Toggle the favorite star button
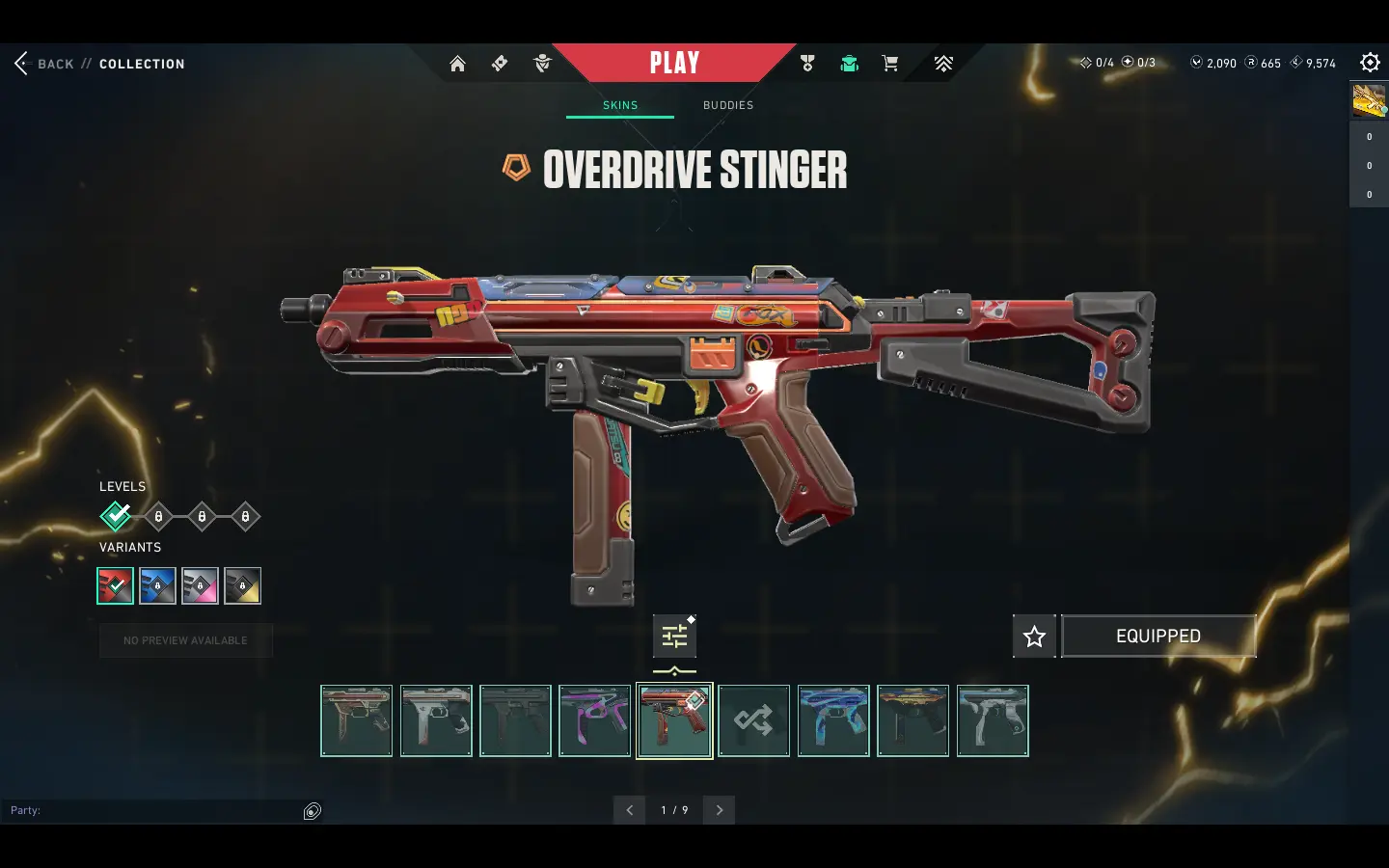Image resolution: width=1389 pixels, height=868 pixels. coord(1034,637)
